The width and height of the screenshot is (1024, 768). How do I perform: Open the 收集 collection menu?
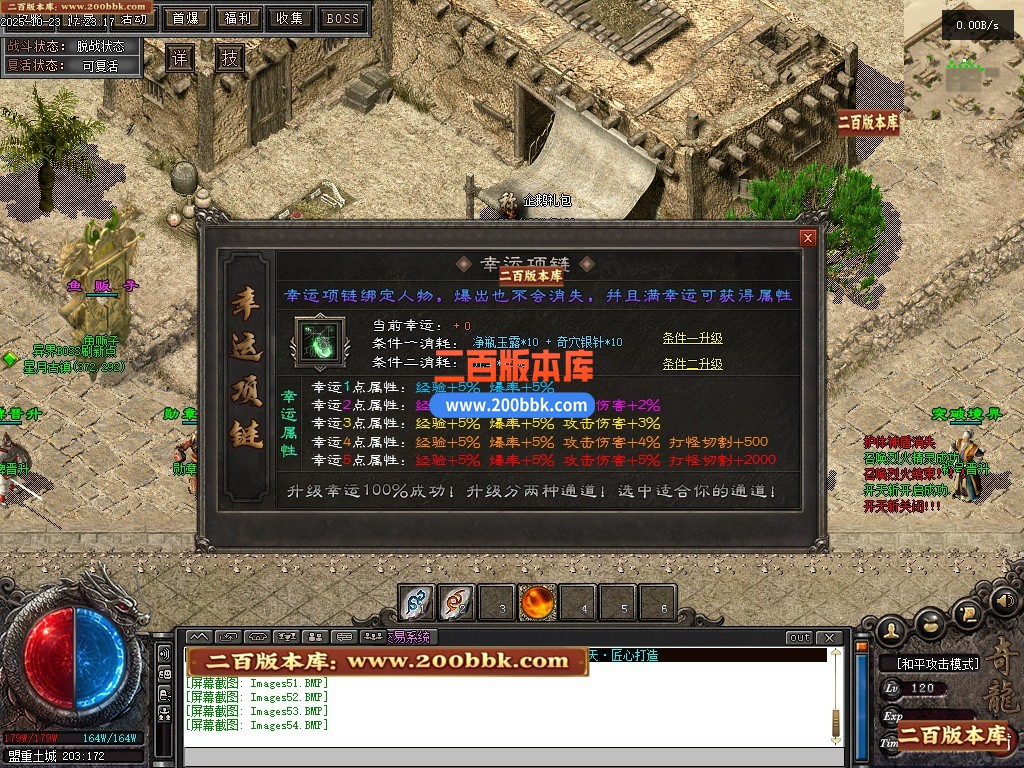290,18
